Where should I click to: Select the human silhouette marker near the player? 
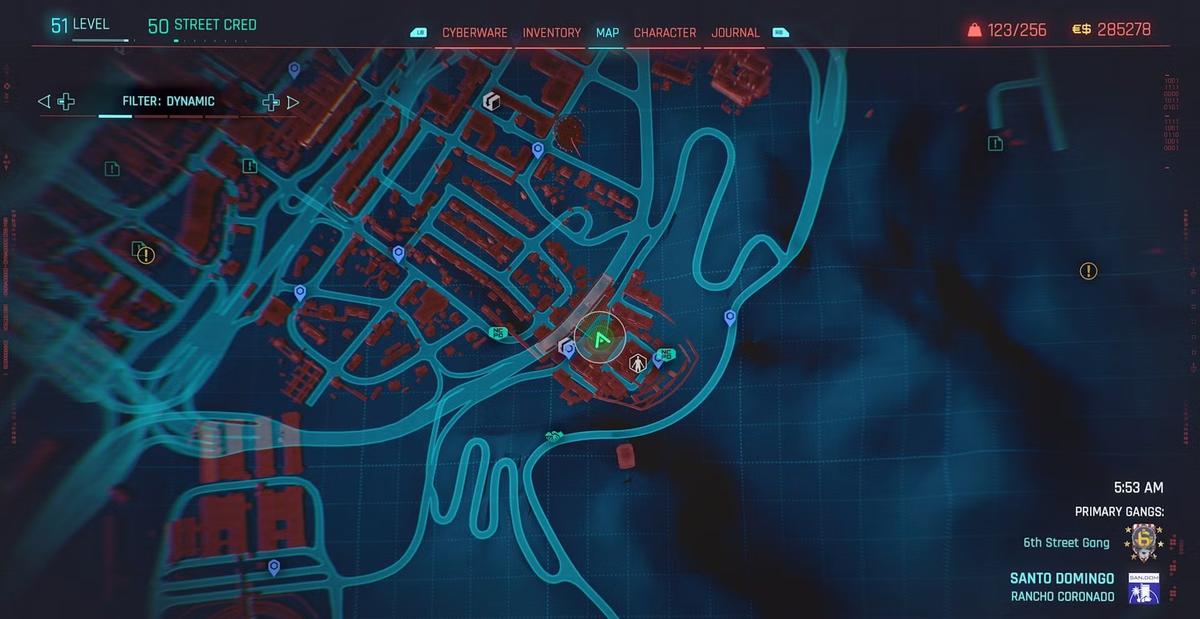click(x=636, y=362)
